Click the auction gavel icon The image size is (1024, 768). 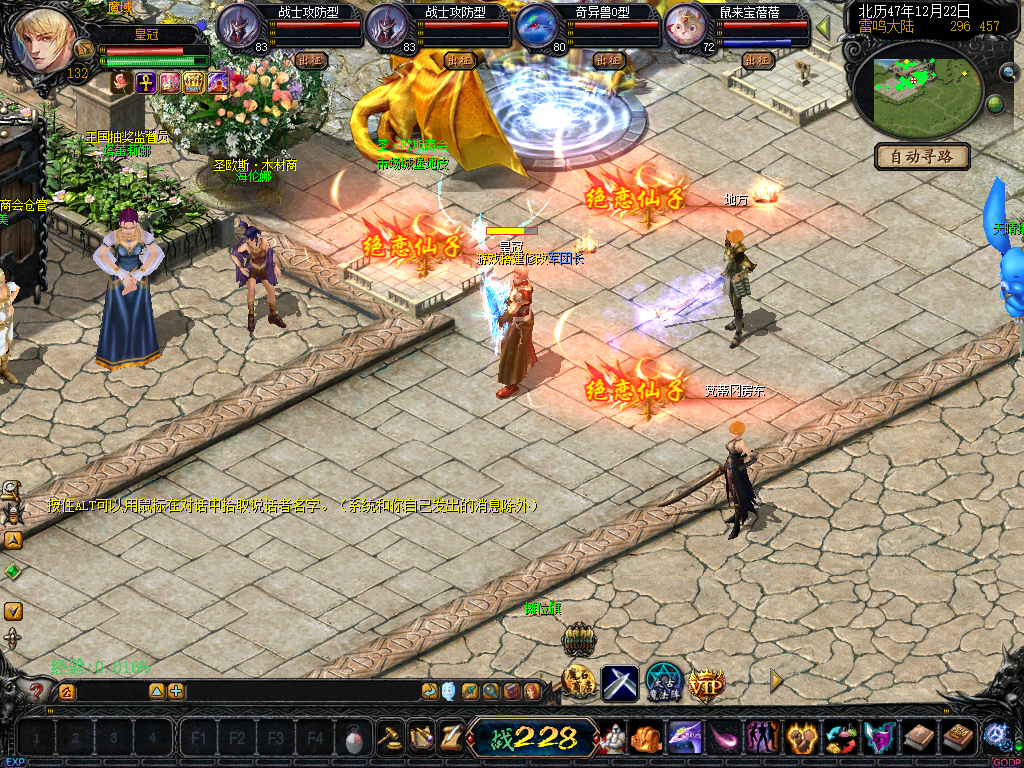tap(389, 739)
